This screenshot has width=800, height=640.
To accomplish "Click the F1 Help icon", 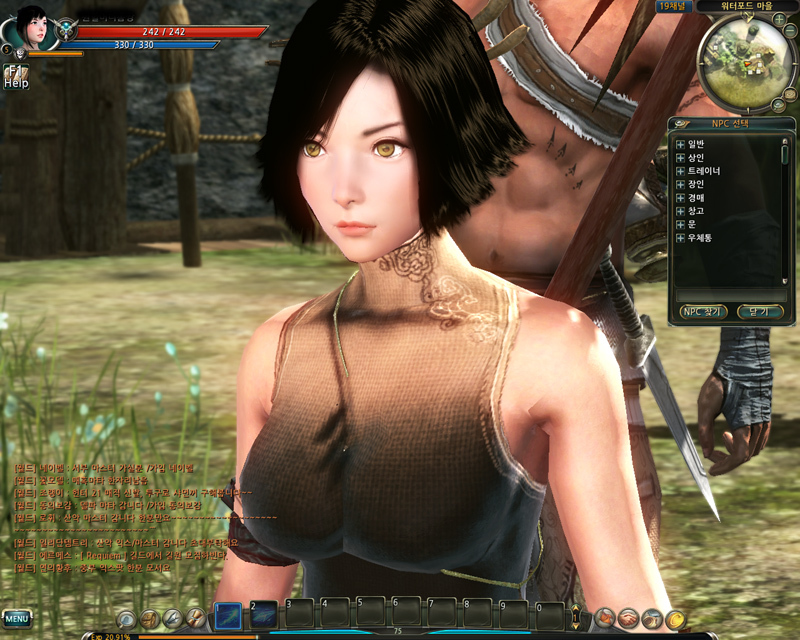I will tap(15, 77).
